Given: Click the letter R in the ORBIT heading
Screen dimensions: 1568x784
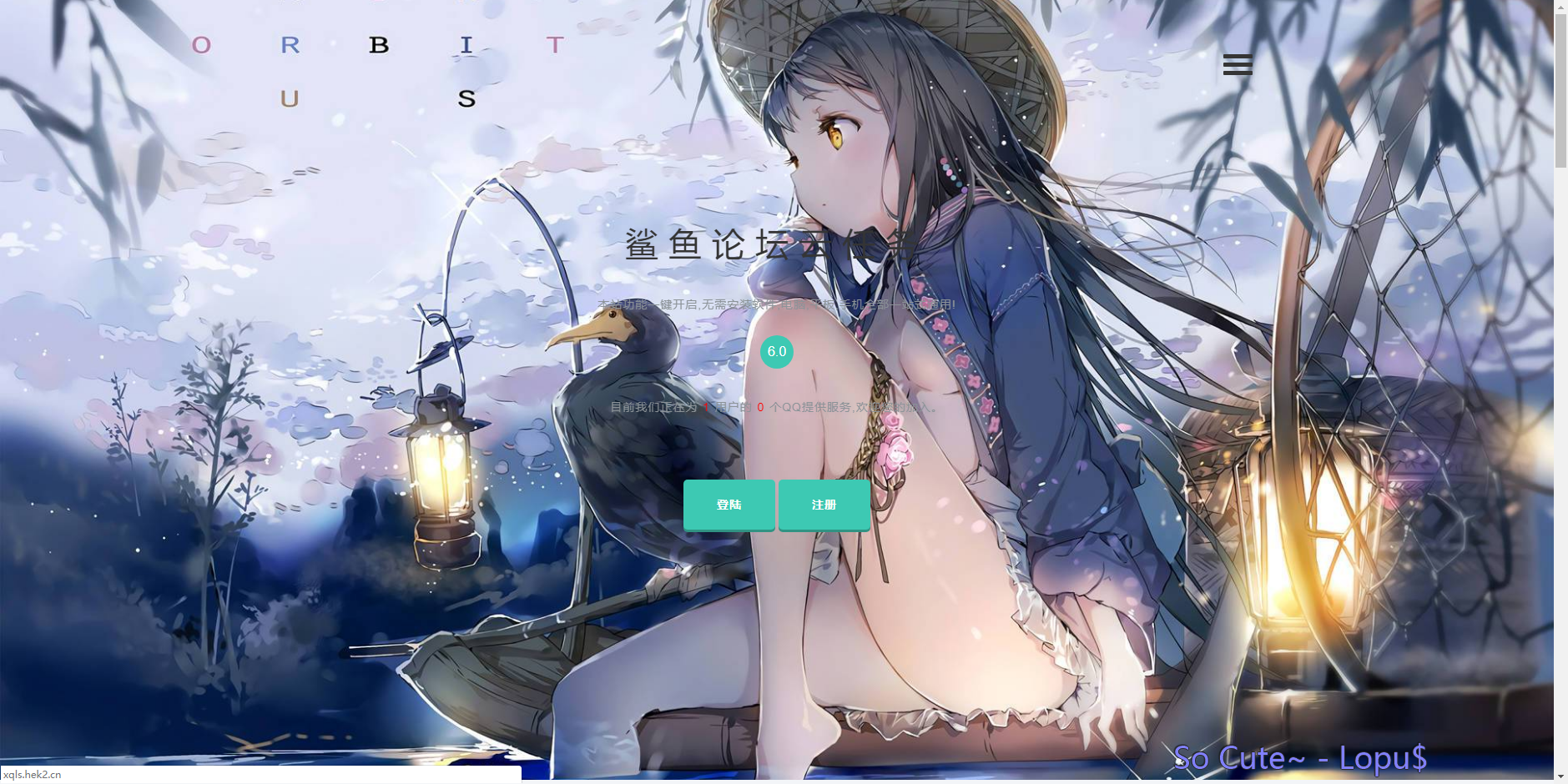Looking at the screenshot, I should (289, 46).
